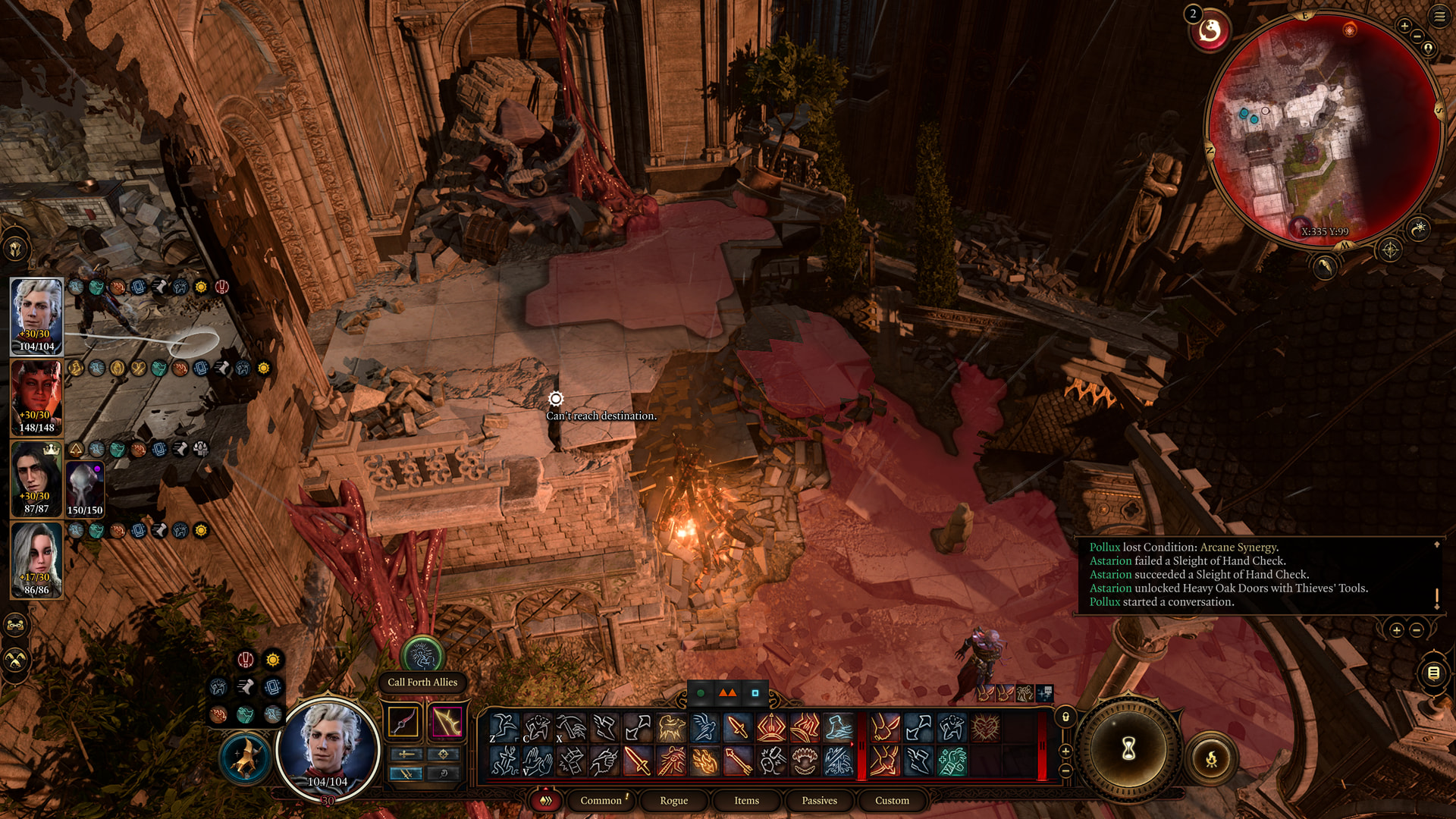Zoom in on the minimap
Viewport: 1456px width, 819px height.
coord(1404,27)
